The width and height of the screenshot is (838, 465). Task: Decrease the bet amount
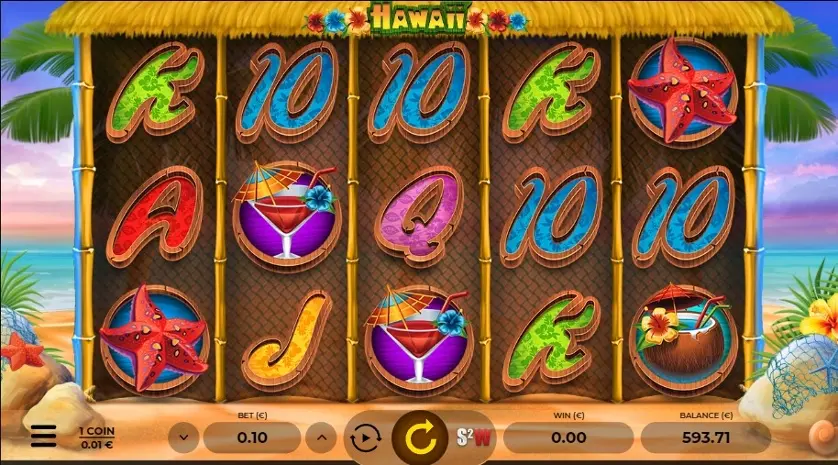coord(182,437)
